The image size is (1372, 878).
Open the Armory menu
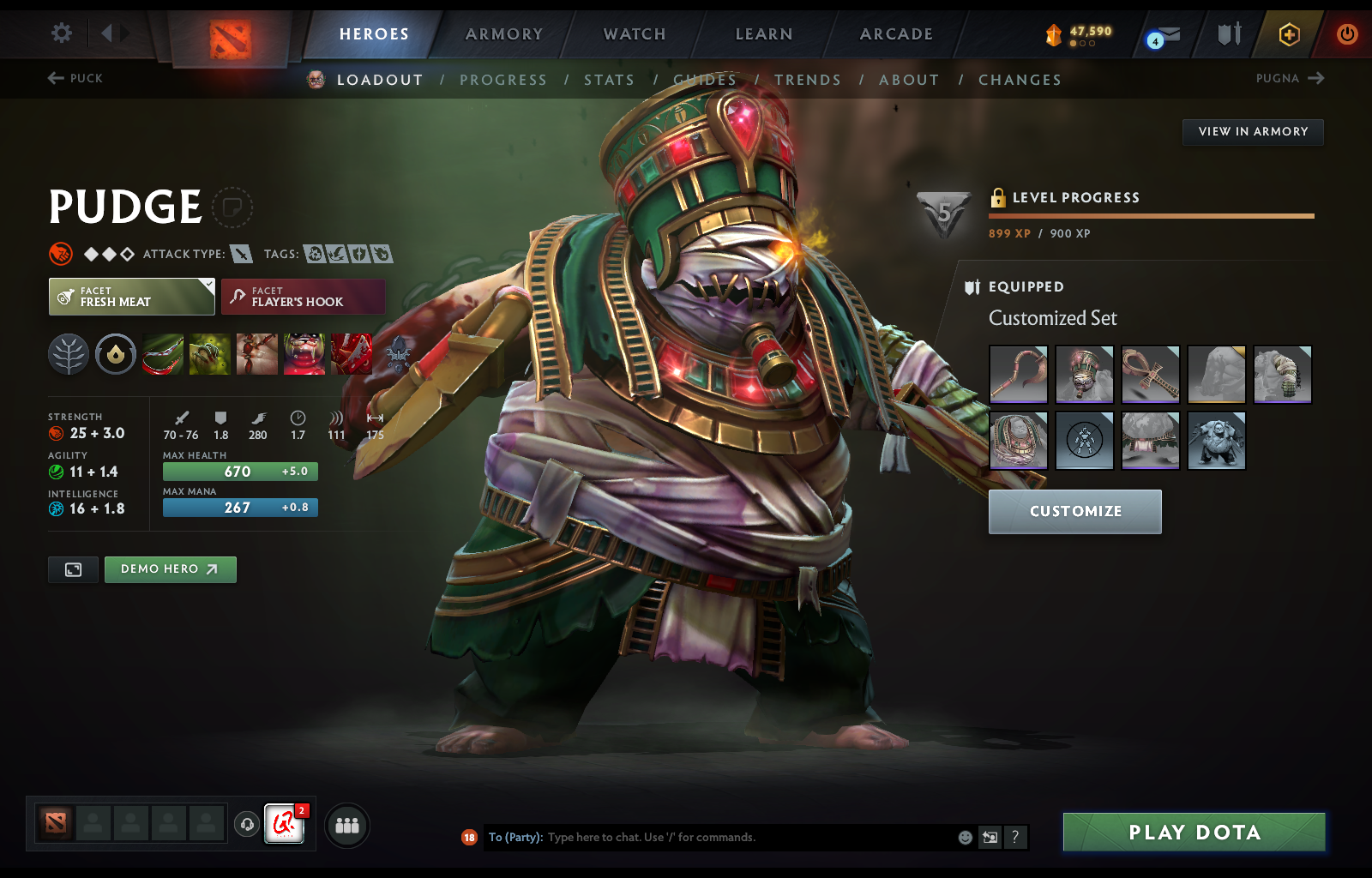[503, 34]
